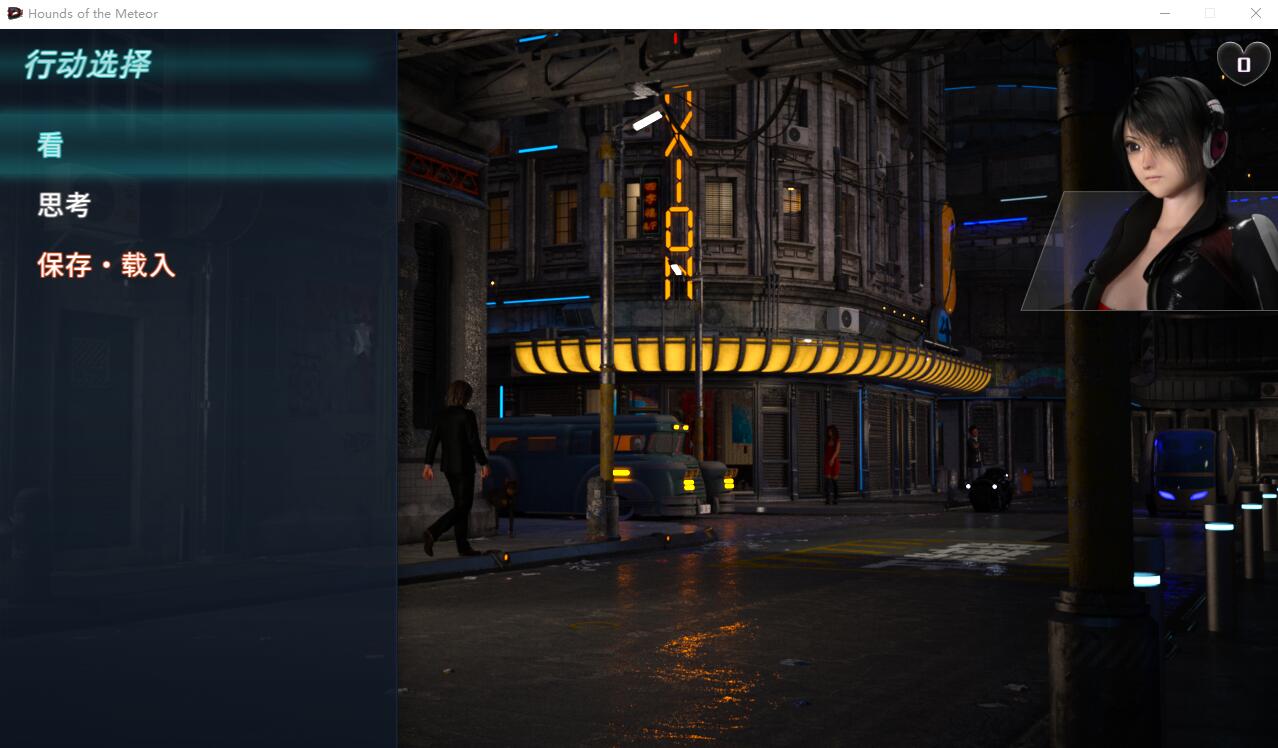Choose the 思考 (Think) action
The width and height of the screenshot is (1278, 748).
coord(64,205)
